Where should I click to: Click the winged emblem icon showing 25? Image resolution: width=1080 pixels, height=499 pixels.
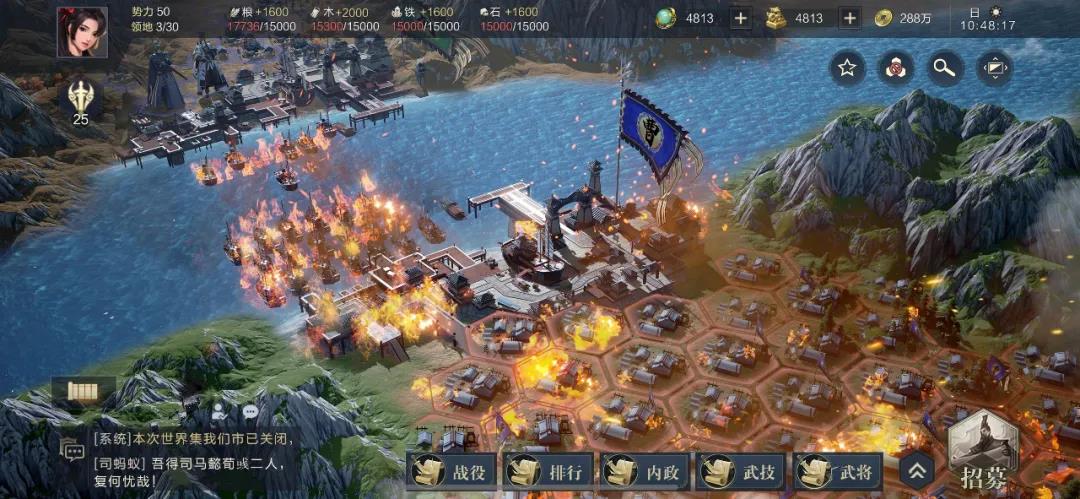pyautogui.click(x=80, y=98)
